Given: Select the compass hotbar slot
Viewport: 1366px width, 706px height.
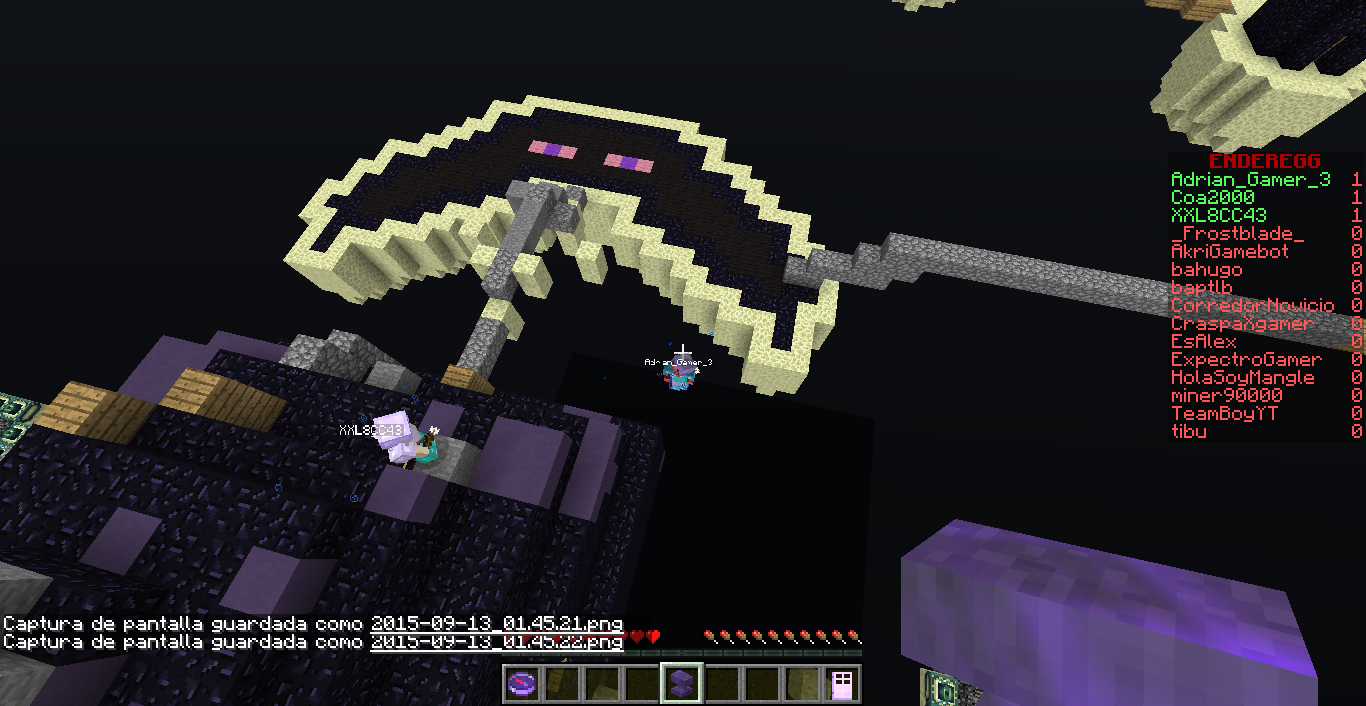Looking at the screenshot, I should pyautogui.click(x=522, y=684).
